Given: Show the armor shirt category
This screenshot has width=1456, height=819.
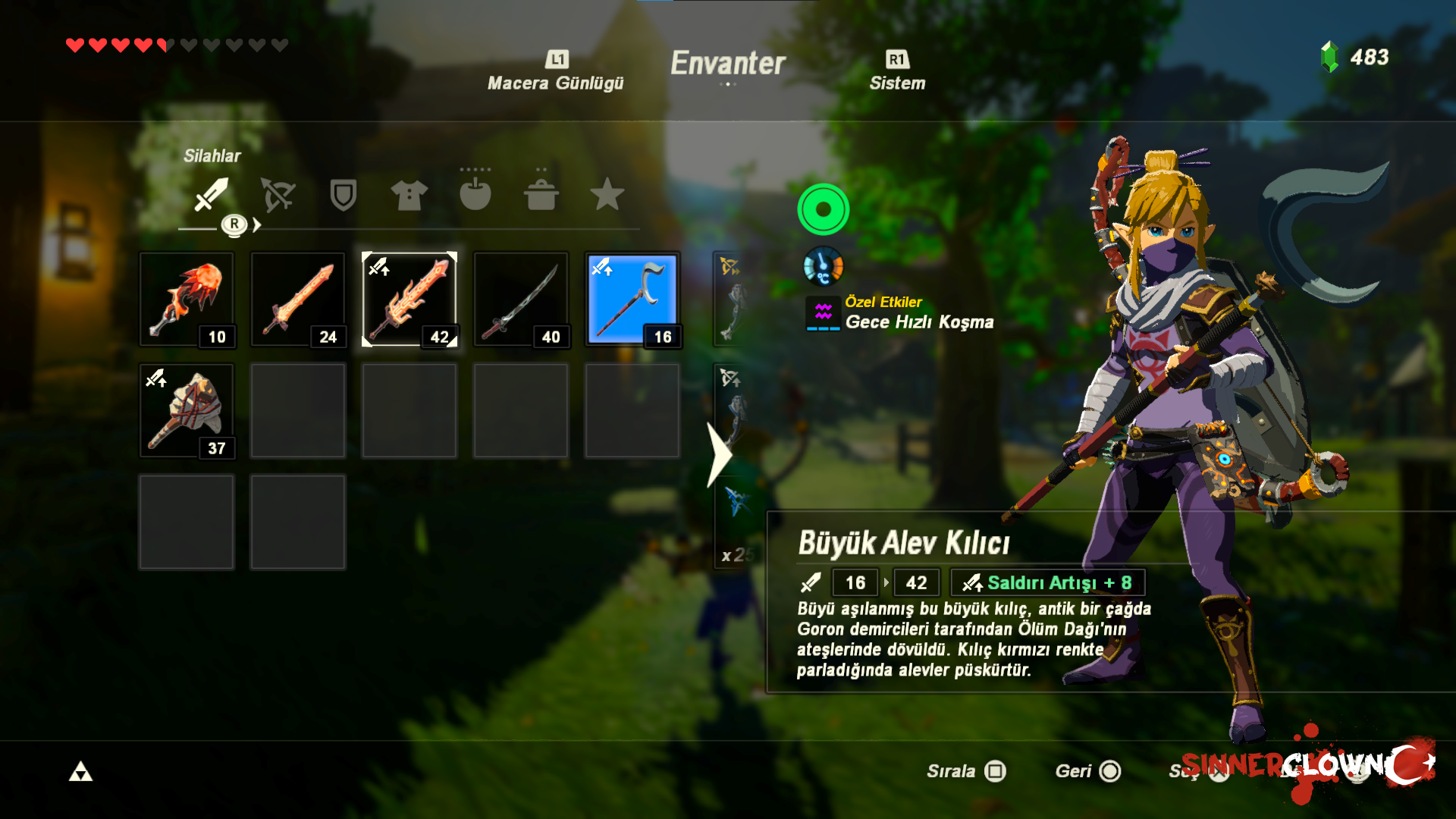Looking at the screenshot, I should tap(409, 195).
